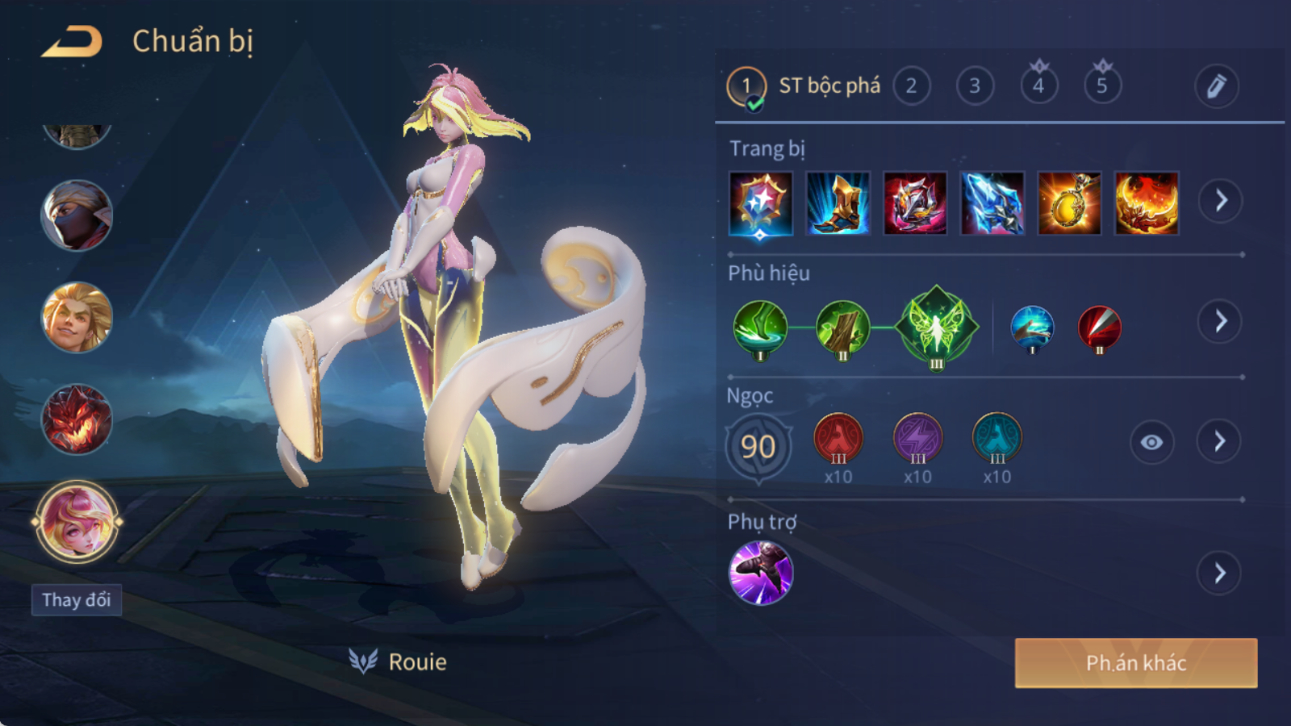
Task: Expand the Phù hiệu badge section
Action: pos(1220,322)
